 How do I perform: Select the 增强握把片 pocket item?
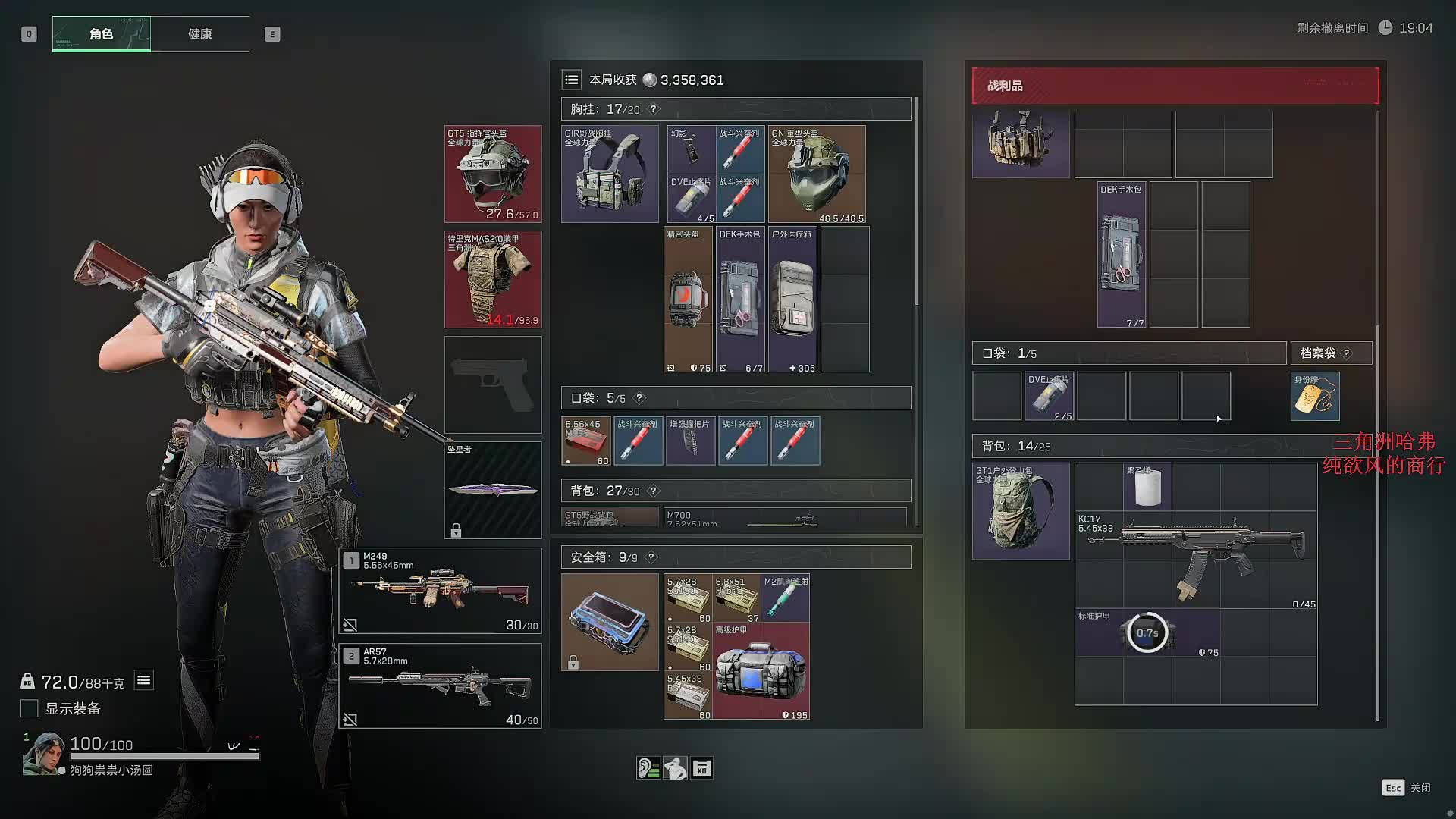tap(690, 441)
